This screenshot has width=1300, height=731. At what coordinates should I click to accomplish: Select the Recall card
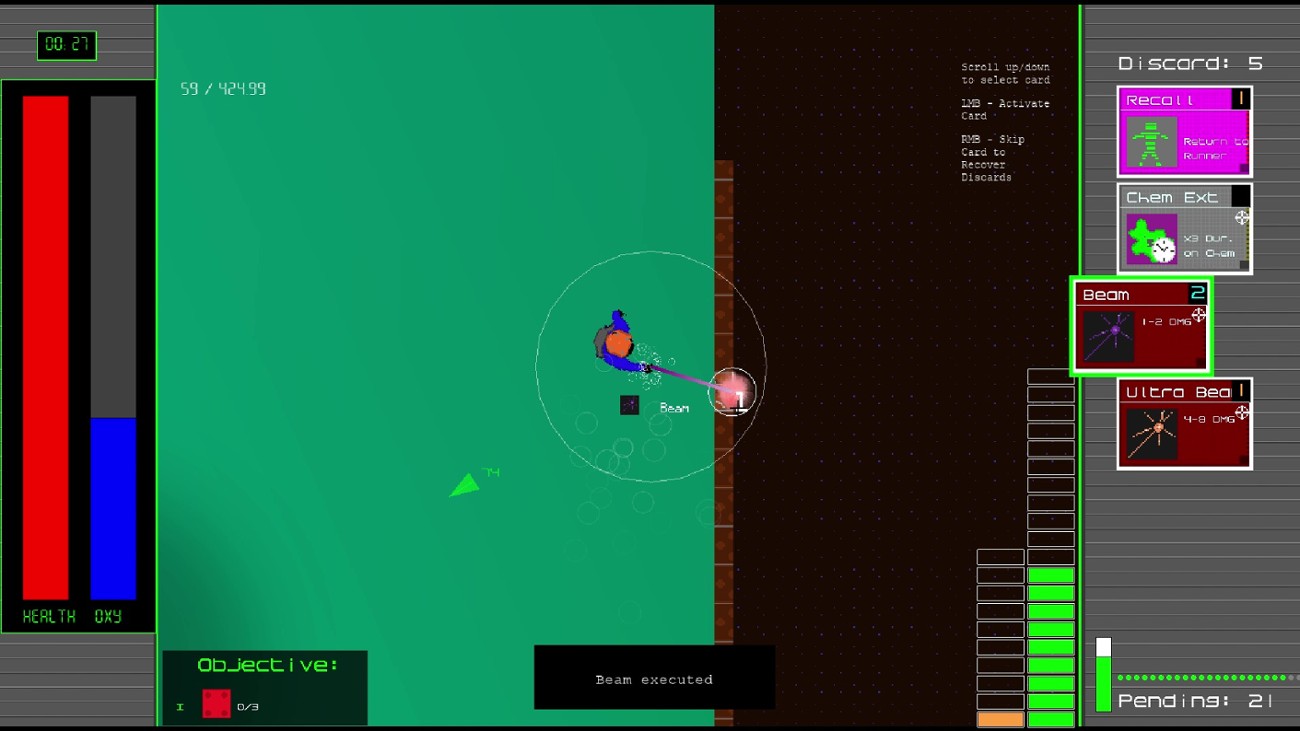coord(1183,132)
